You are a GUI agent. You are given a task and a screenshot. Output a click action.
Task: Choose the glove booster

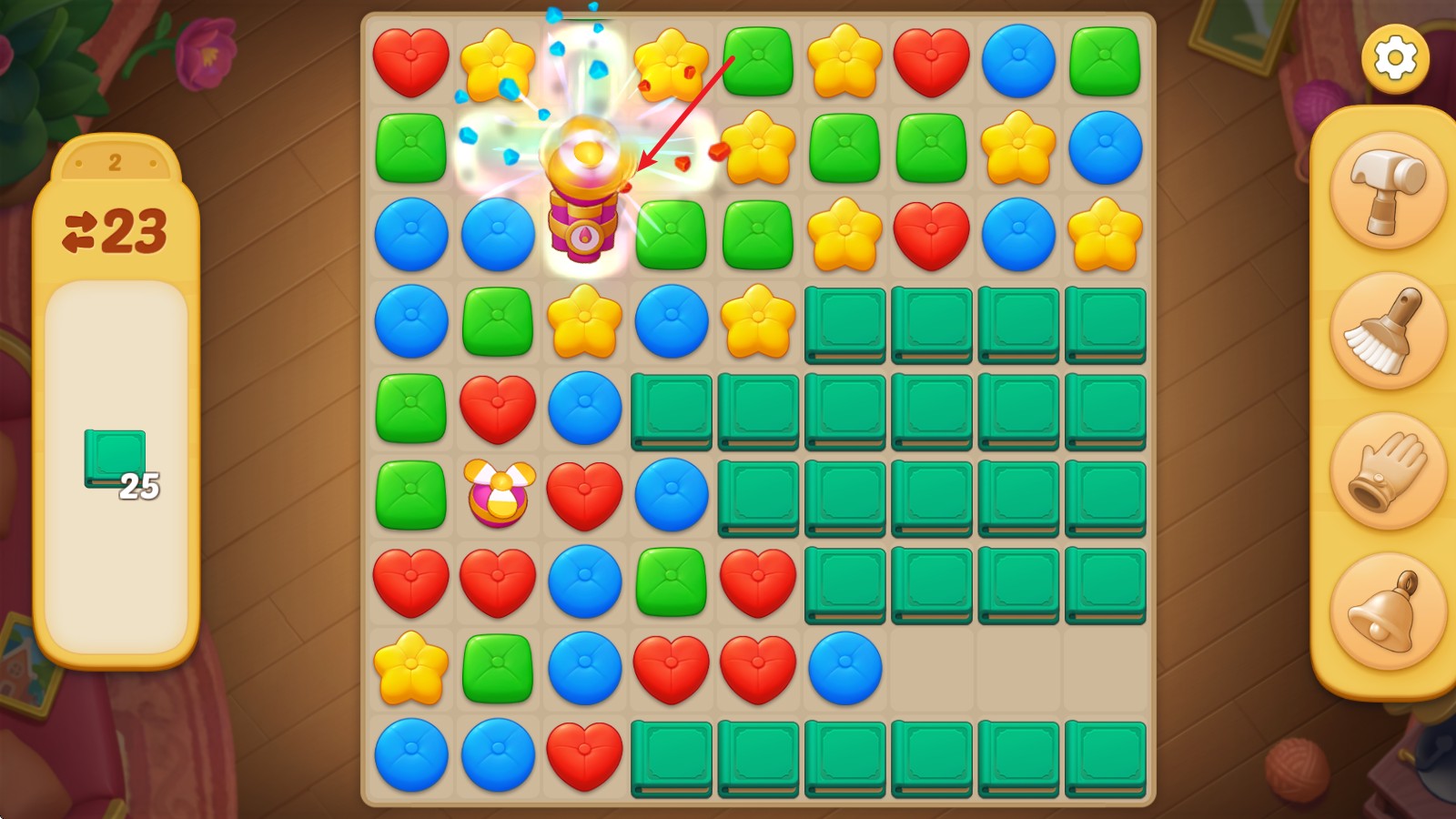pos(1388,471)
